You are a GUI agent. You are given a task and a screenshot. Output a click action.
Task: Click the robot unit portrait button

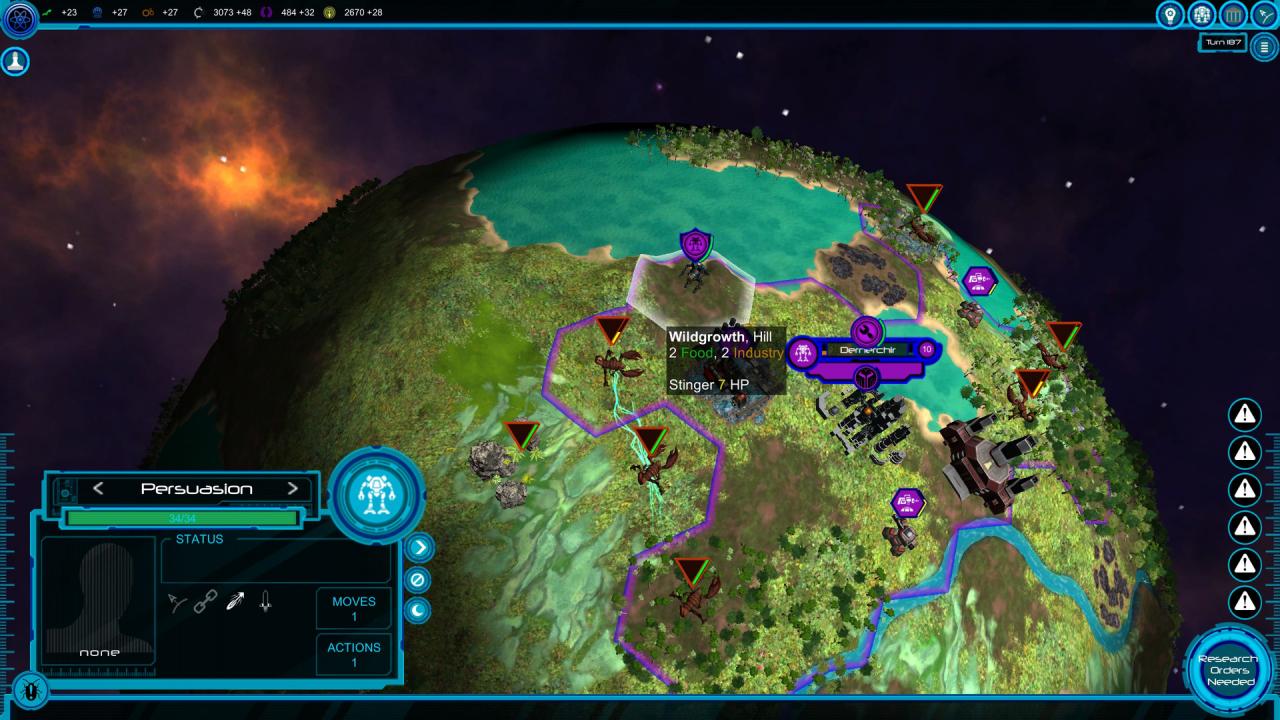coord(376,494)
